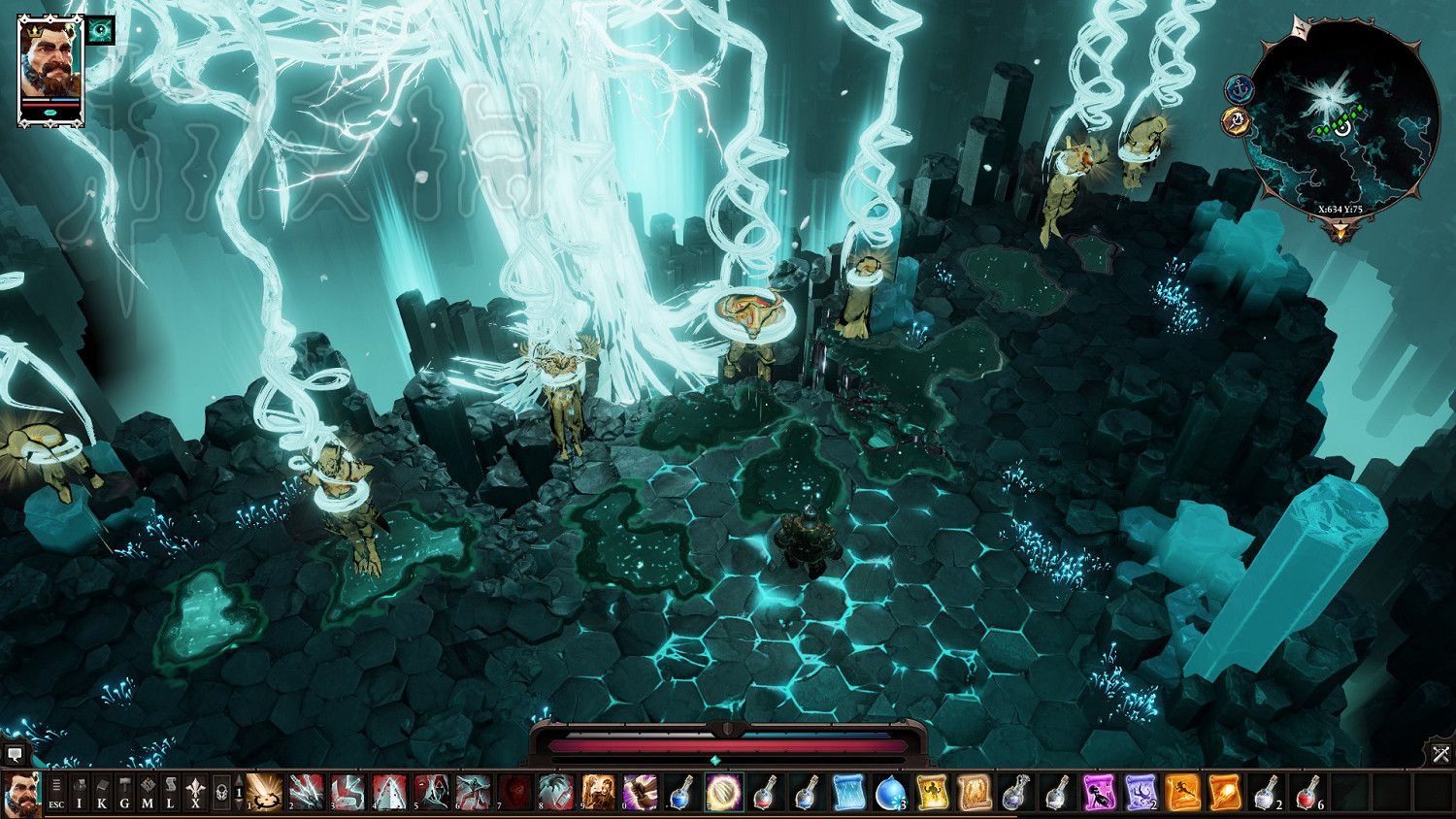1456x819 pixels.
Task: Open the inventory with the I button
Action: (x=80, y=792)
